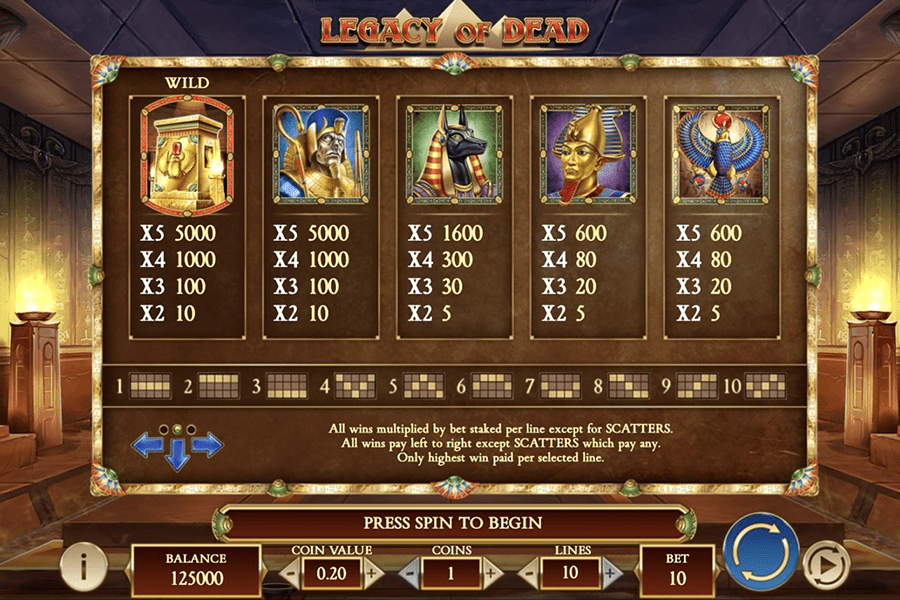Add more paylines
900x600 pixels.
[x=611, y=573]
